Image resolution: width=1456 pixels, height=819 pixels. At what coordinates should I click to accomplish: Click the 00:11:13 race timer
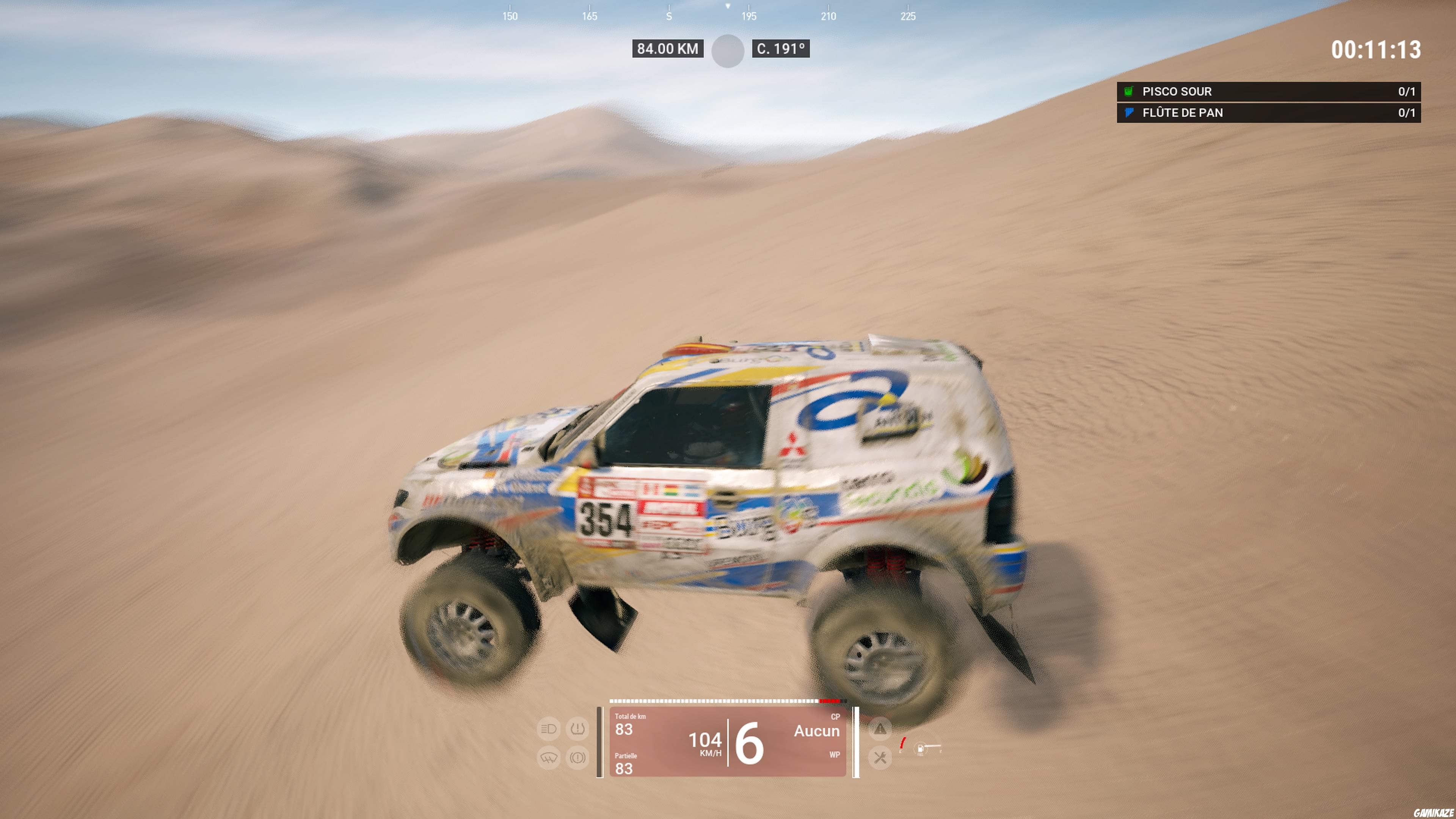point(1377,50)
